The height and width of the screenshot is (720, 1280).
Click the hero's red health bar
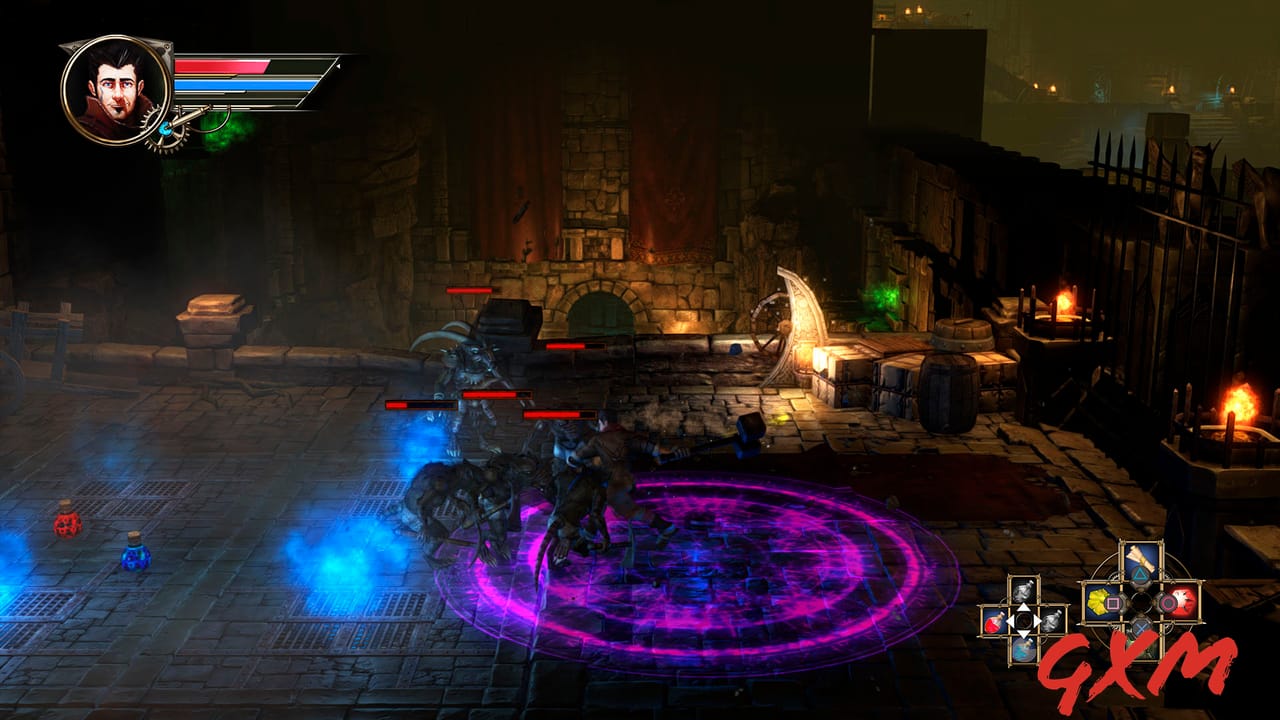coord(222,65)
